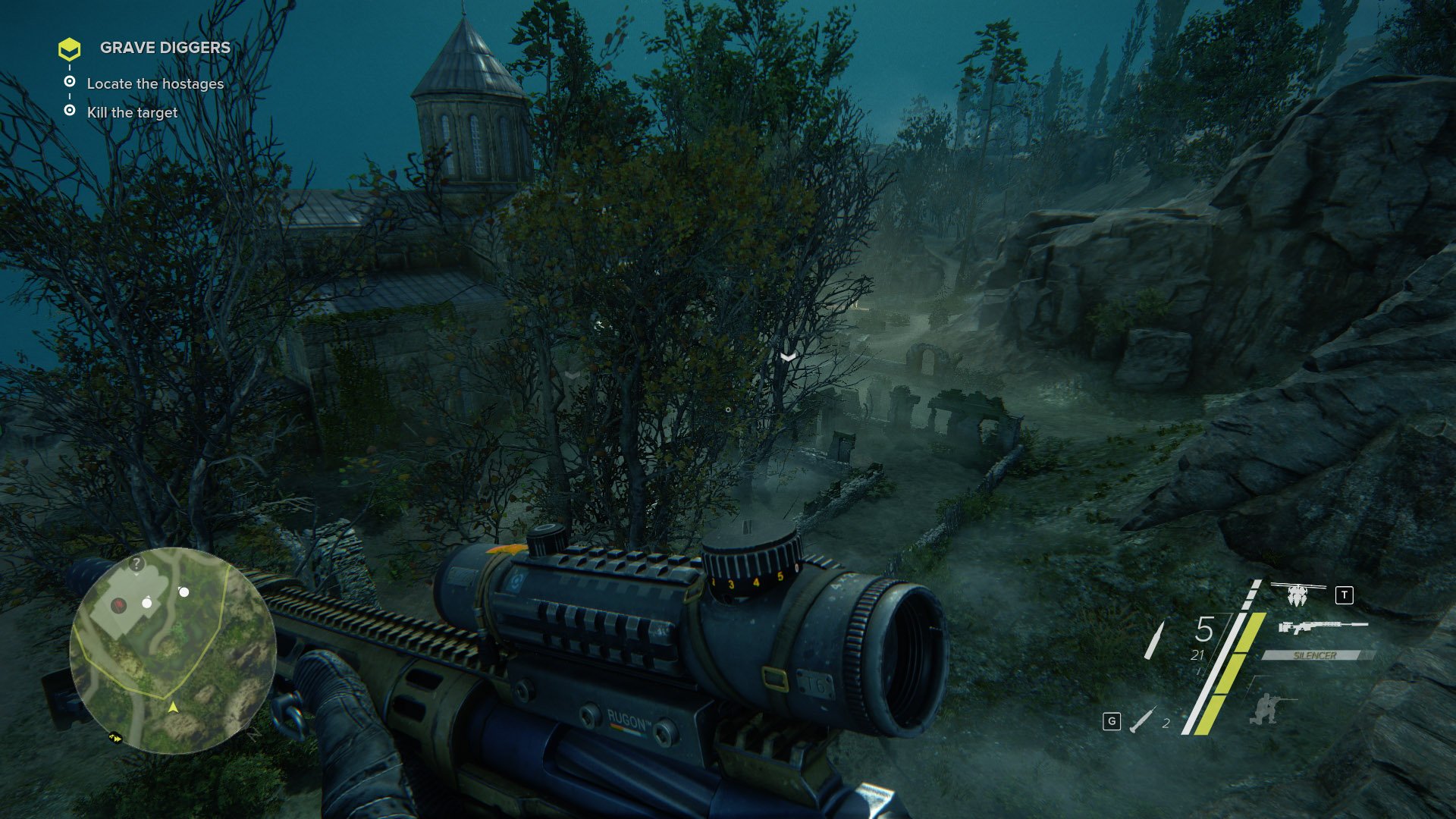Select the Grave Diggers mission title
Viewport: 1456px width, 819px height.
[x=165, y=48]
